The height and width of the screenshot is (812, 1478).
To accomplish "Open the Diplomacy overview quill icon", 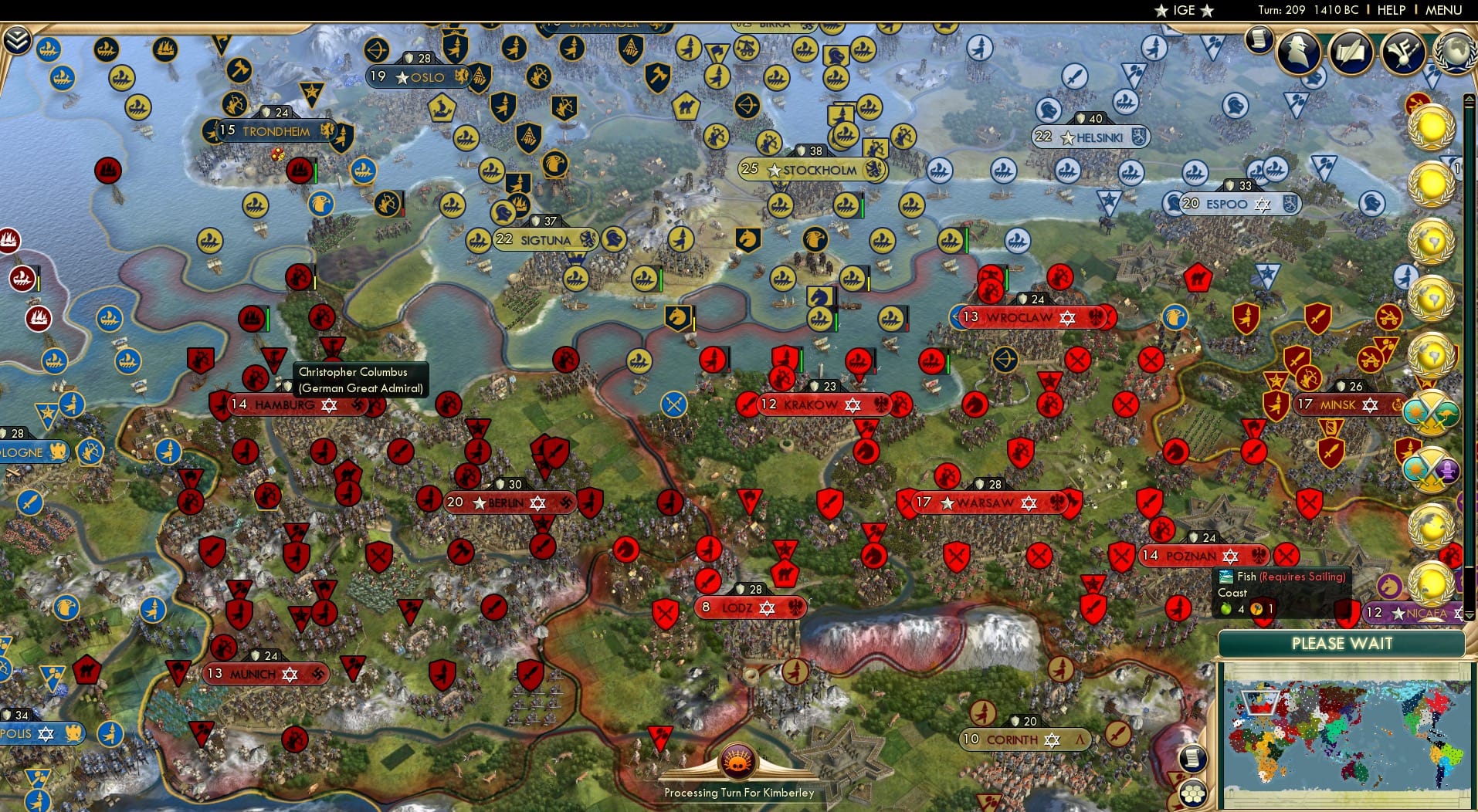I will coord(1353,52).
